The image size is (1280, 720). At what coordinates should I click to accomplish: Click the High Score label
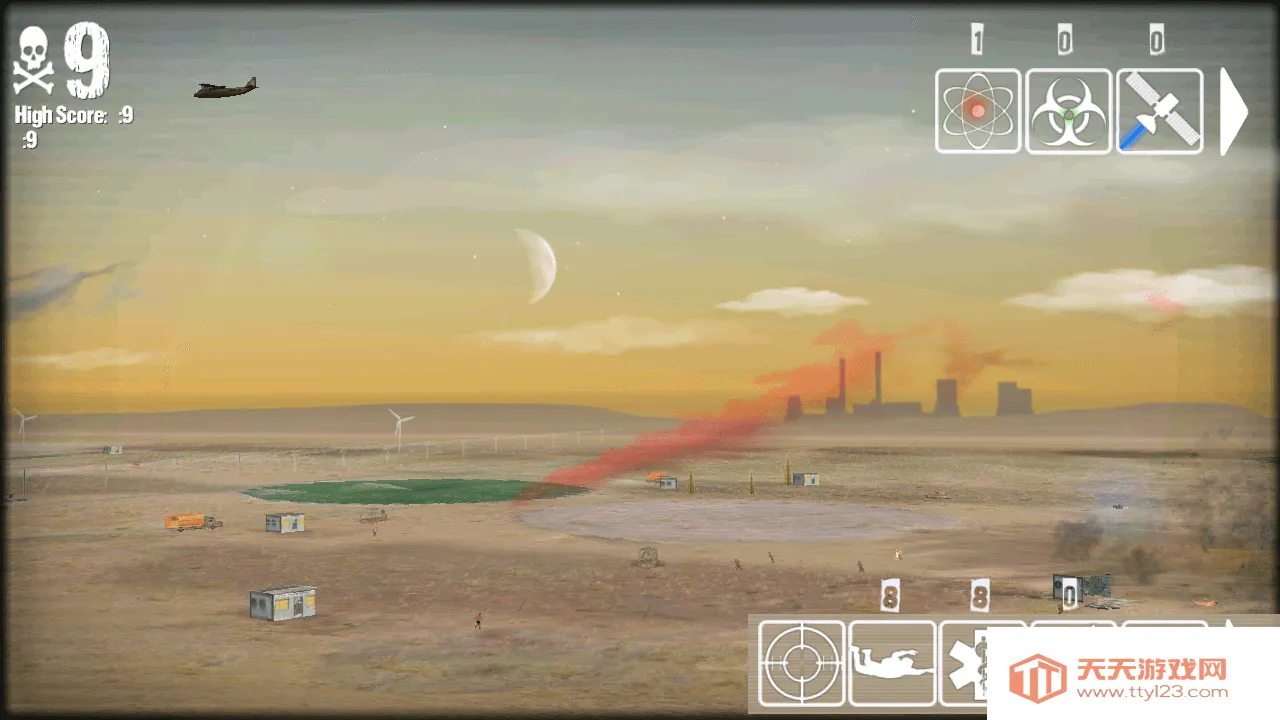click(60, 115)
